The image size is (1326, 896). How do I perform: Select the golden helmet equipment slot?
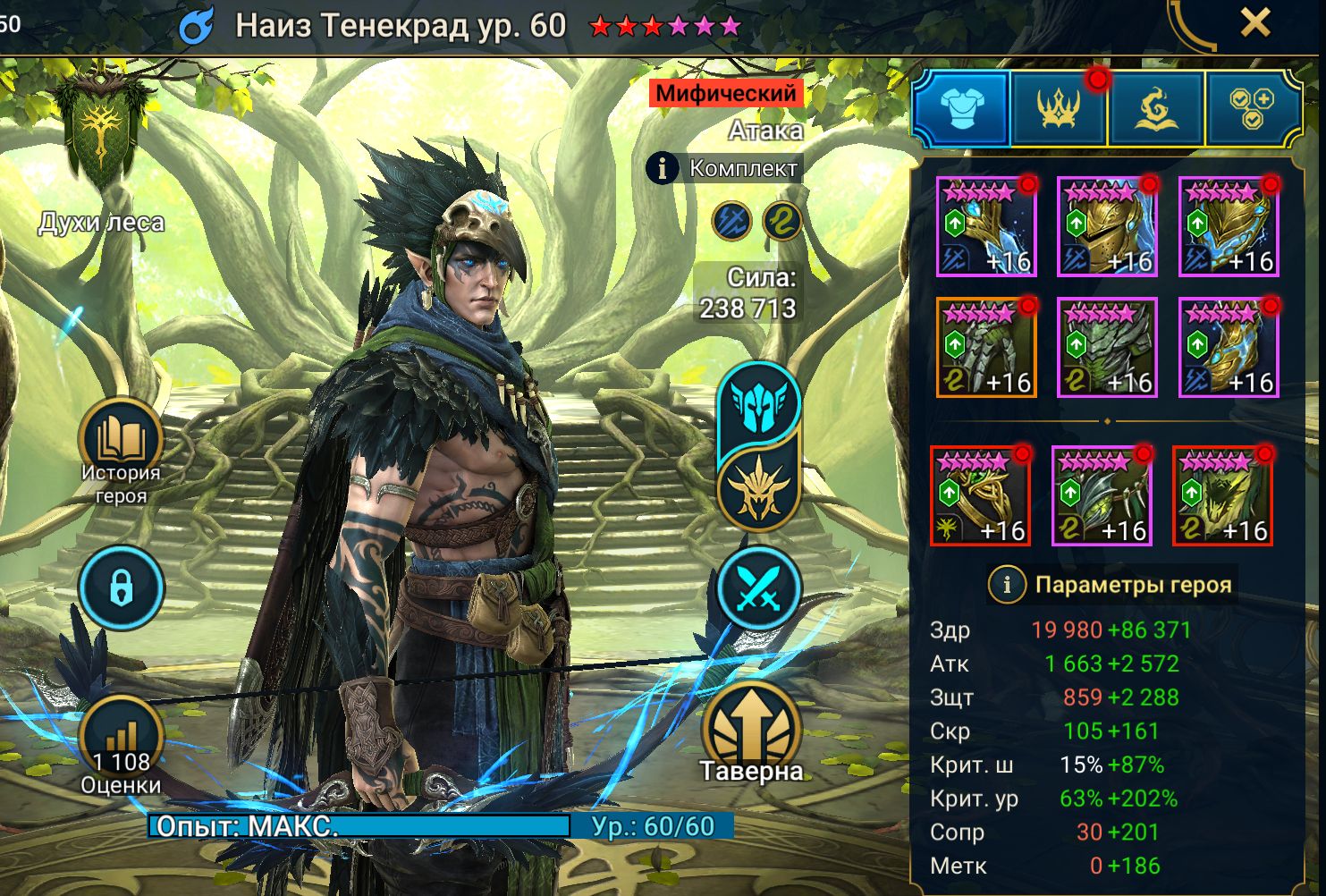click(x=1107, y=226)
